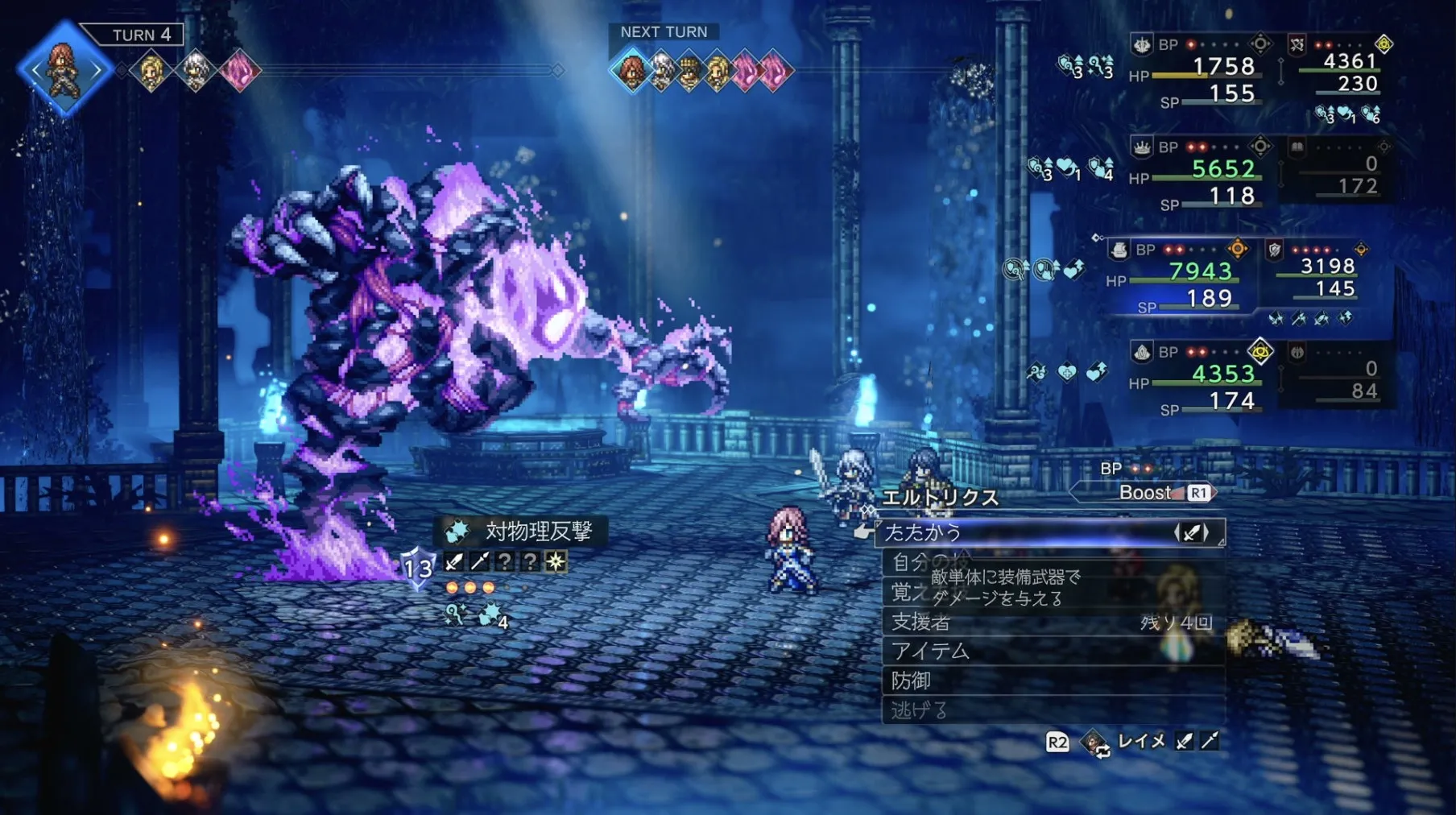Click the first portrait under NEXT TURN
1456x815 pixels.
point(631,71)
